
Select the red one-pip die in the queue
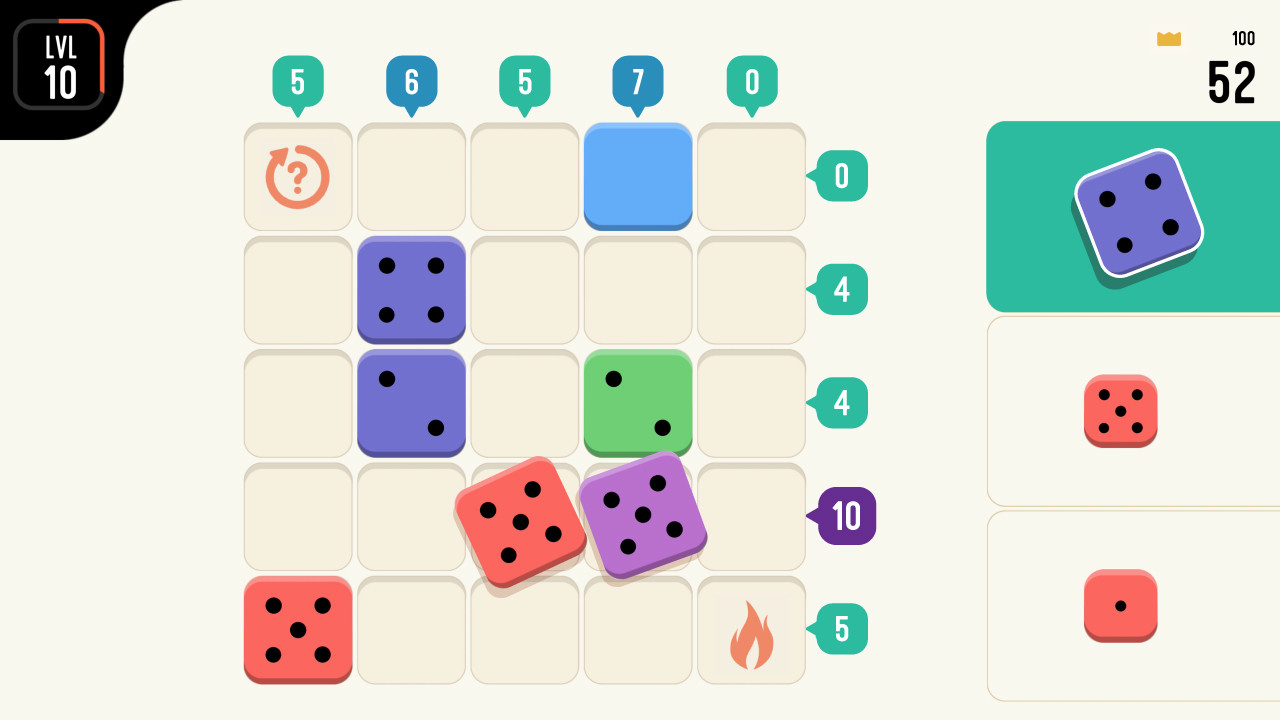1121,605
